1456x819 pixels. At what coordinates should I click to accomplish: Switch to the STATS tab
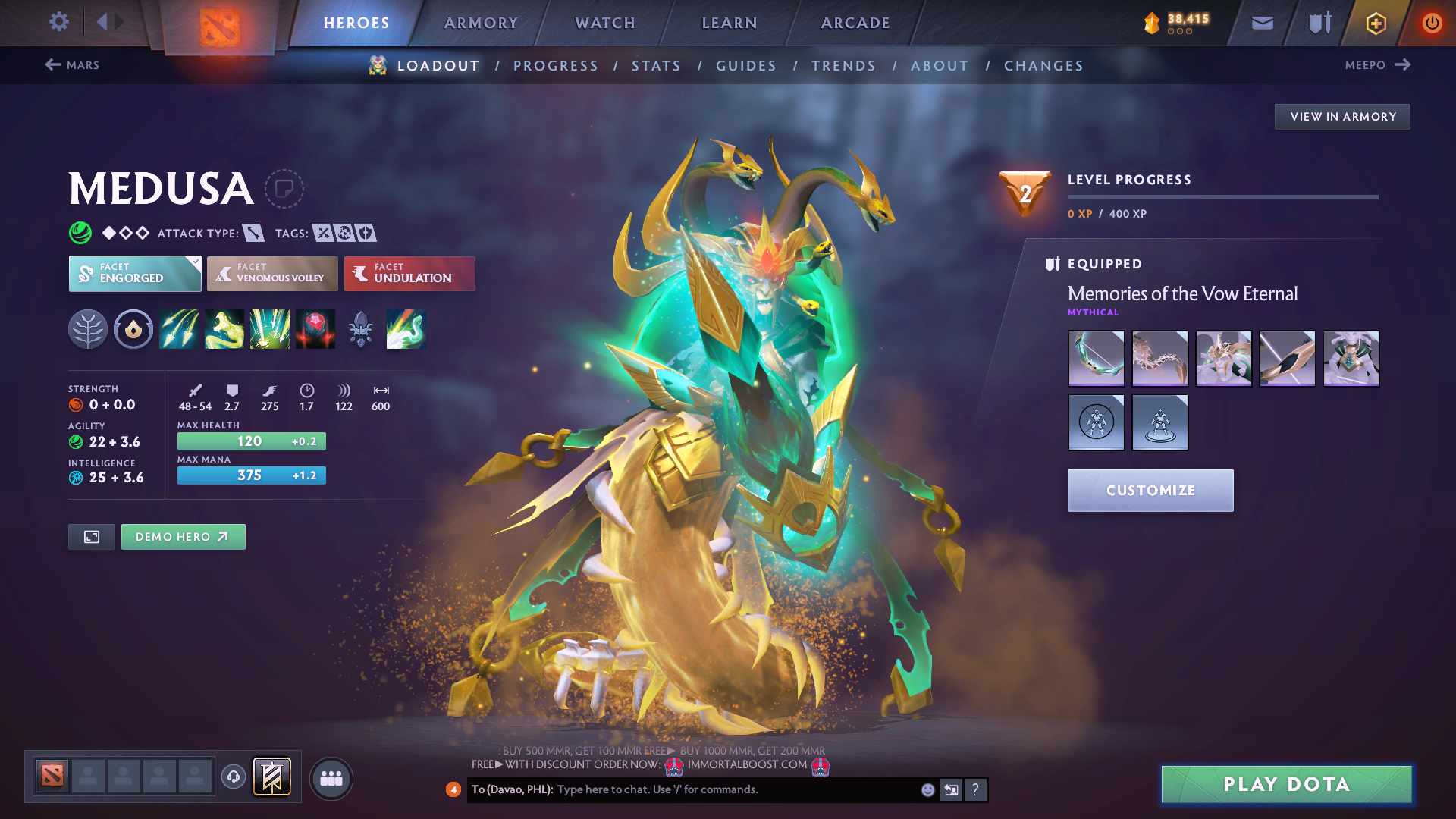tap(656, 65)
